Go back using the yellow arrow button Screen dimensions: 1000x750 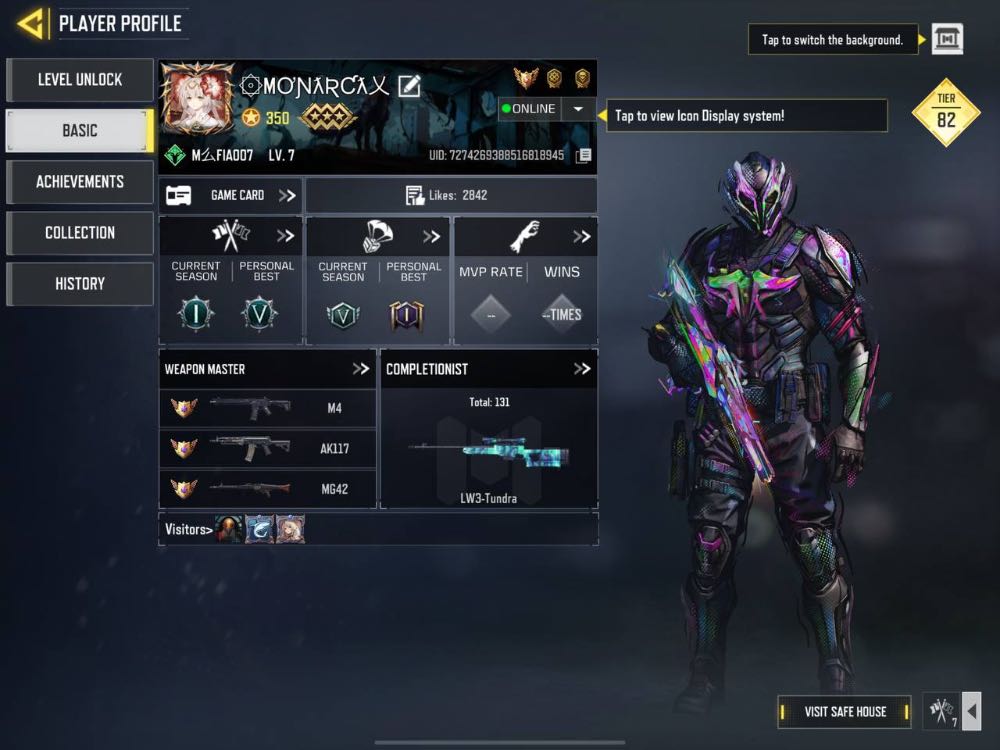tap(32, 23)
